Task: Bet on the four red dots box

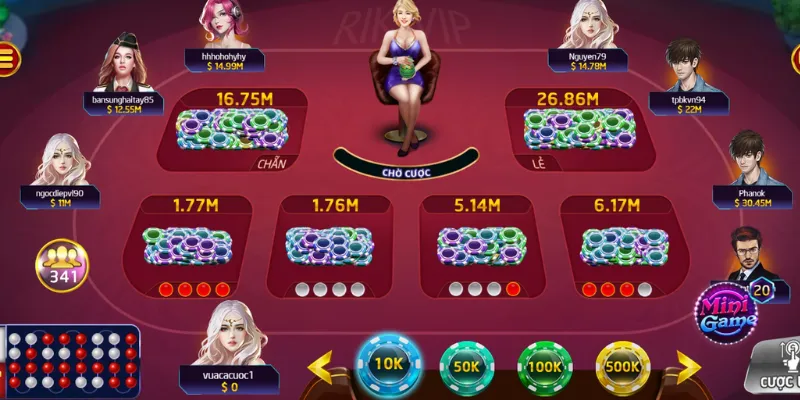Action: tap(188, 247)
